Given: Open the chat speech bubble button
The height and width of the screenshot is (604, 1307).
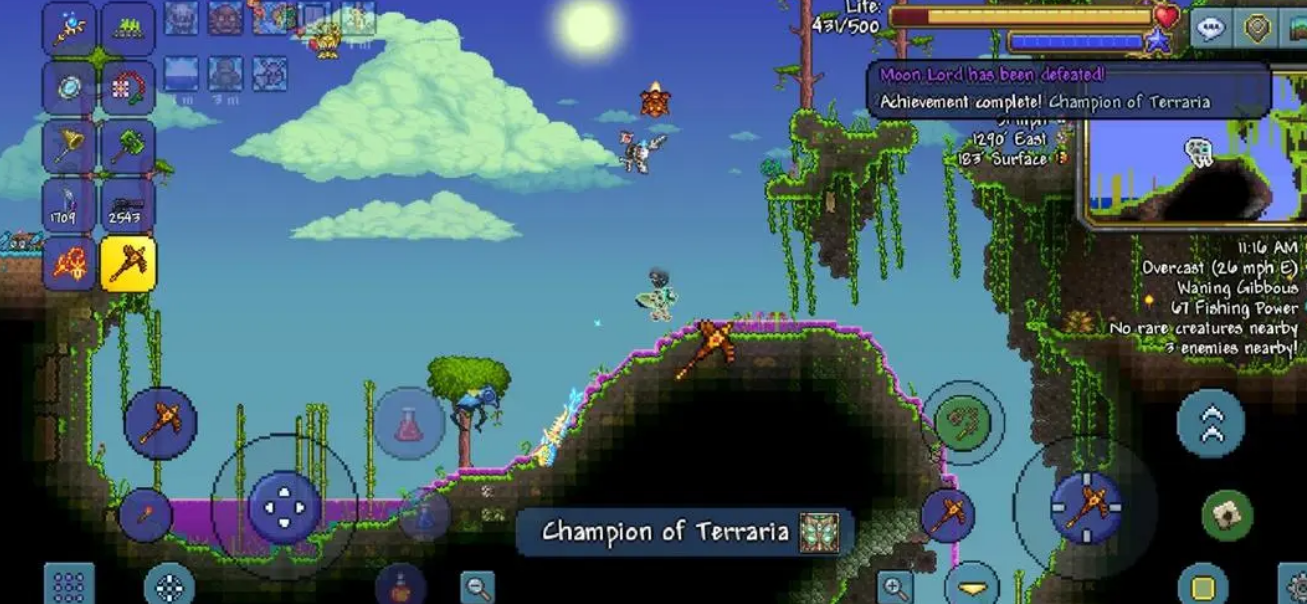Looking at the screenshot, I should 1211,28.
